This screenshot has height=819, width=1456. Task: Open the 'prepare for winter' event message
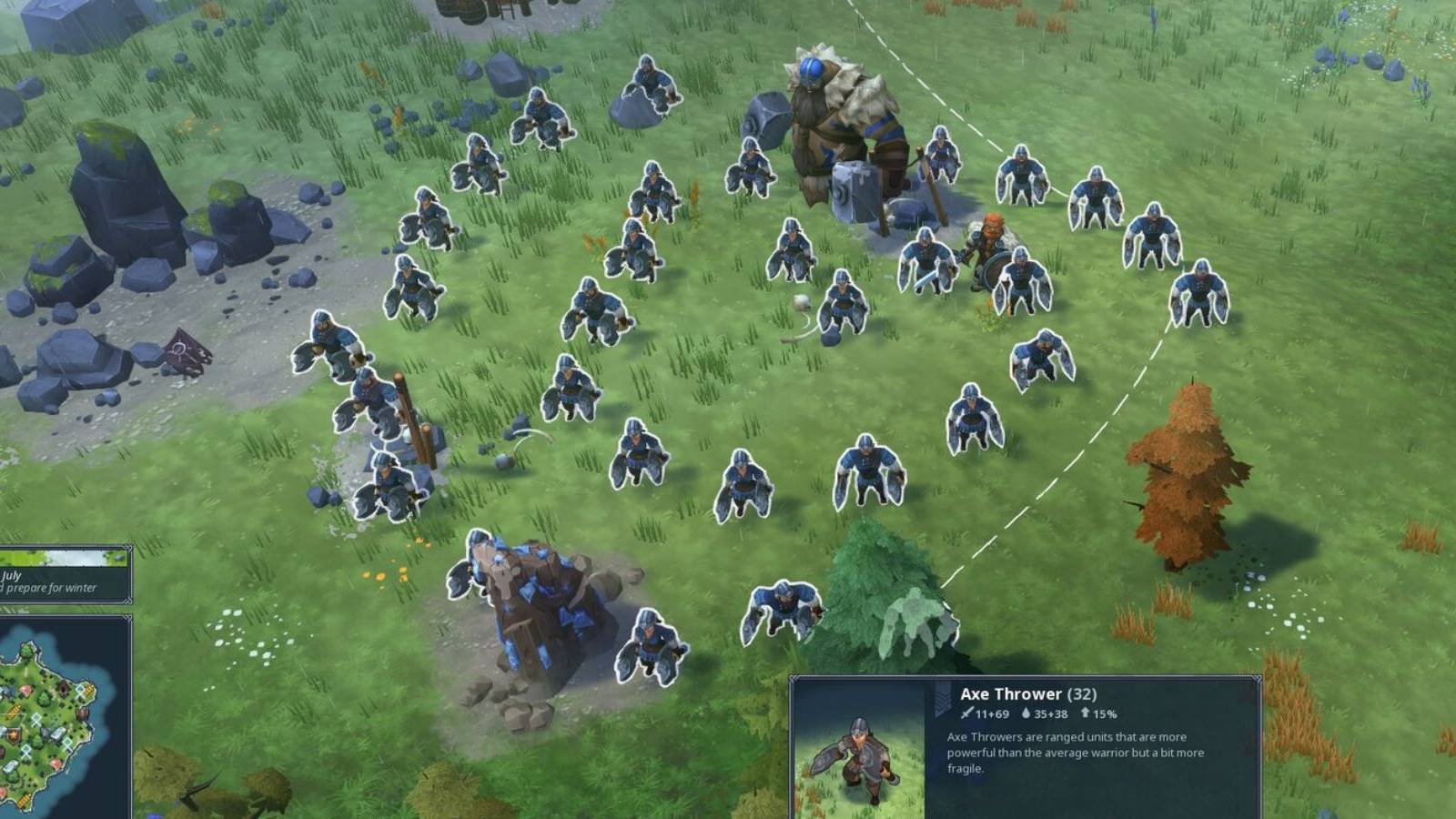coord(50,587)
